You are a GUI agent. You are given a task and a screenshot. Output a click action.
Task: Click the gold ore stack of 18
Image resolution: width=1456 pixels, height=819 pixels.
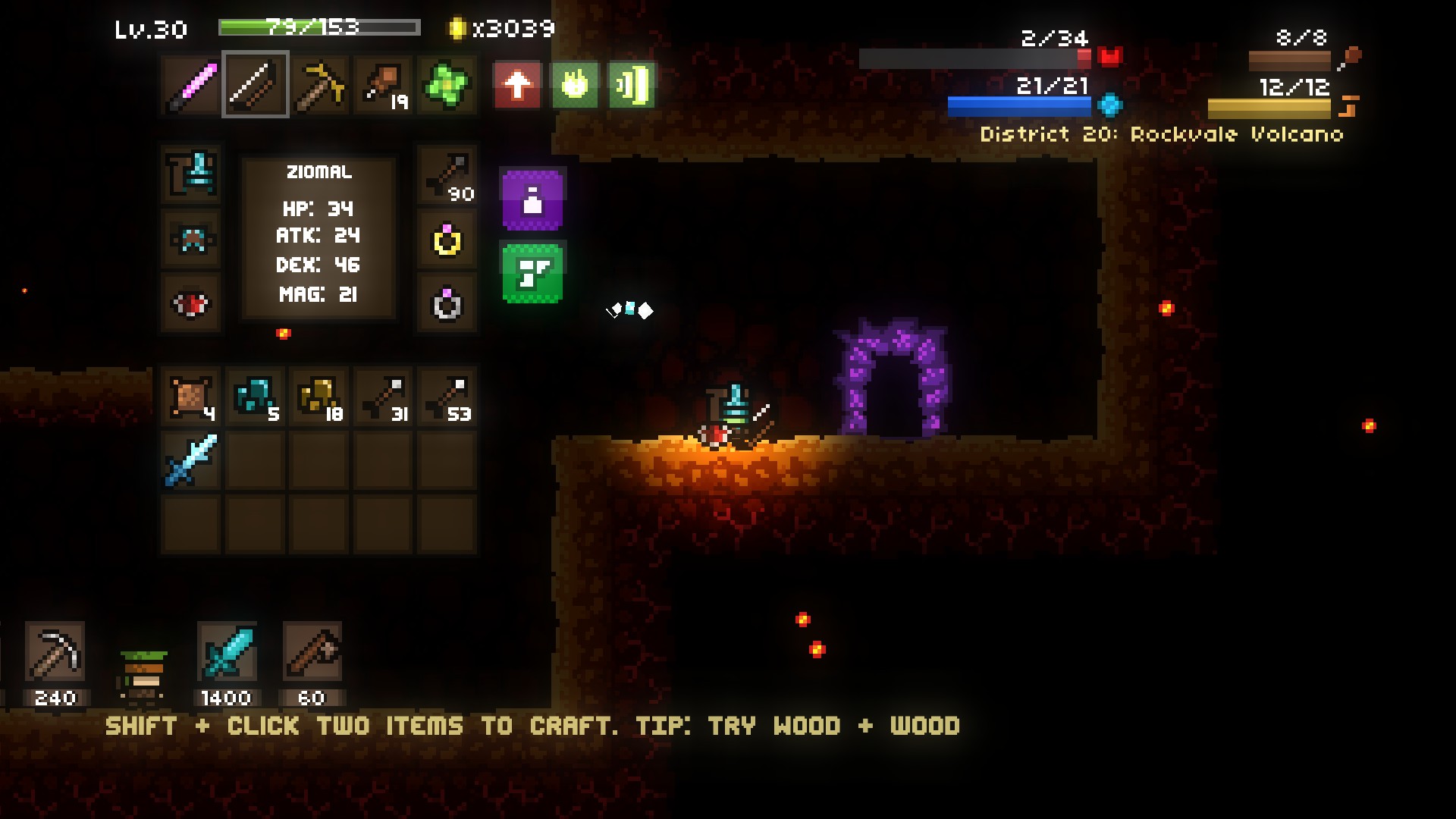[x=319, y=397]
